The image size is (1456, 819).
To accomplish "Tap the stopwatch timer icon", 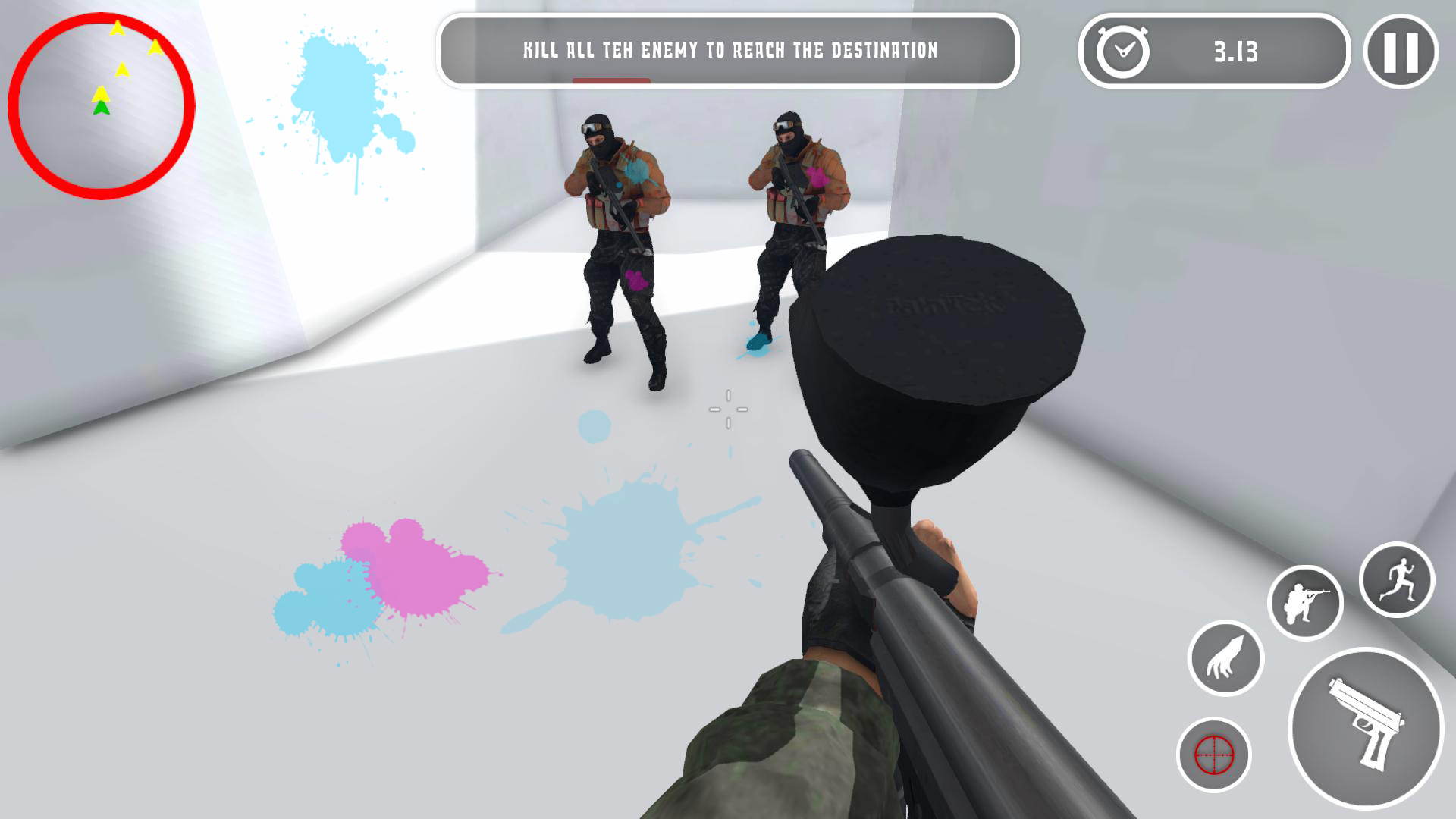I will click(1122, 52).
